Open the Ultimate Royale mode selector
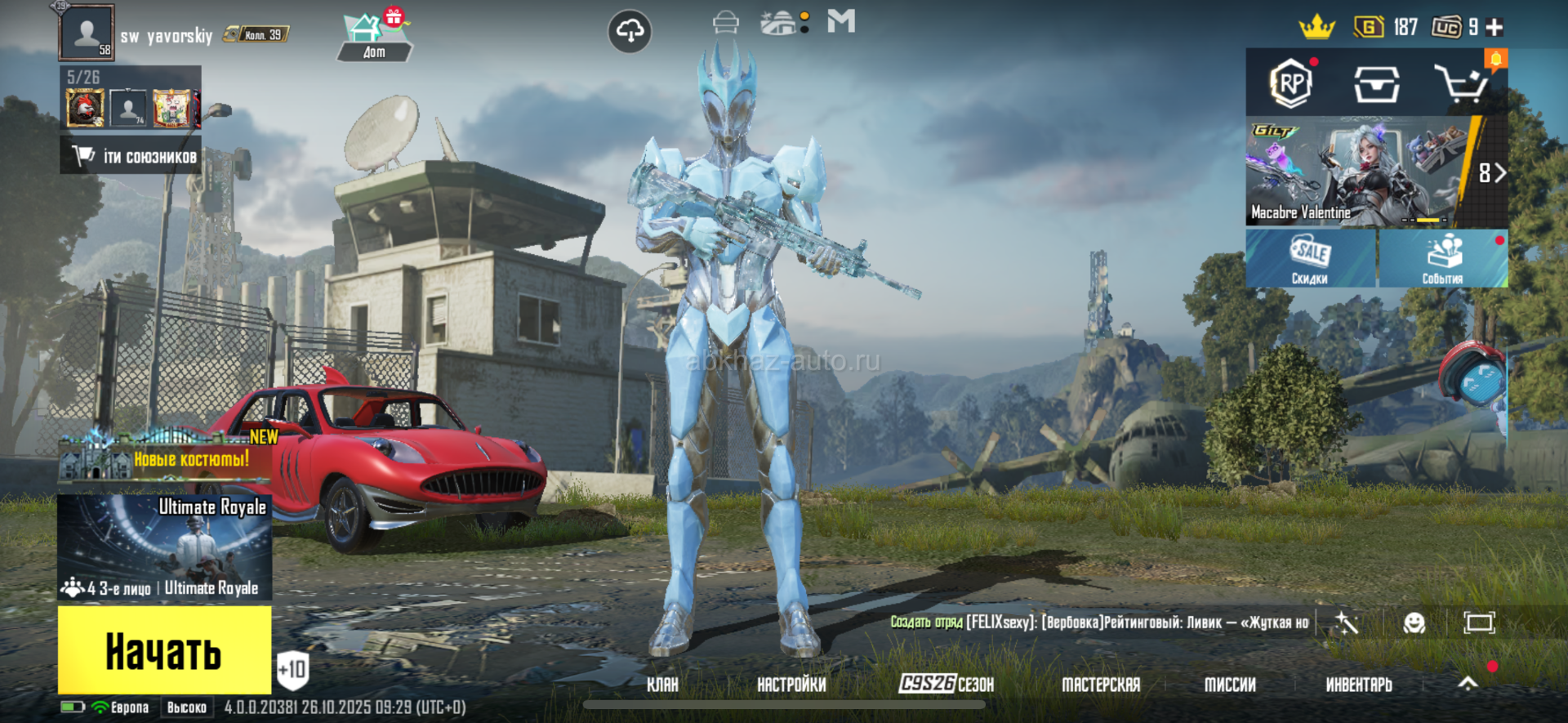1568x723 pixels. pos(164,547)
